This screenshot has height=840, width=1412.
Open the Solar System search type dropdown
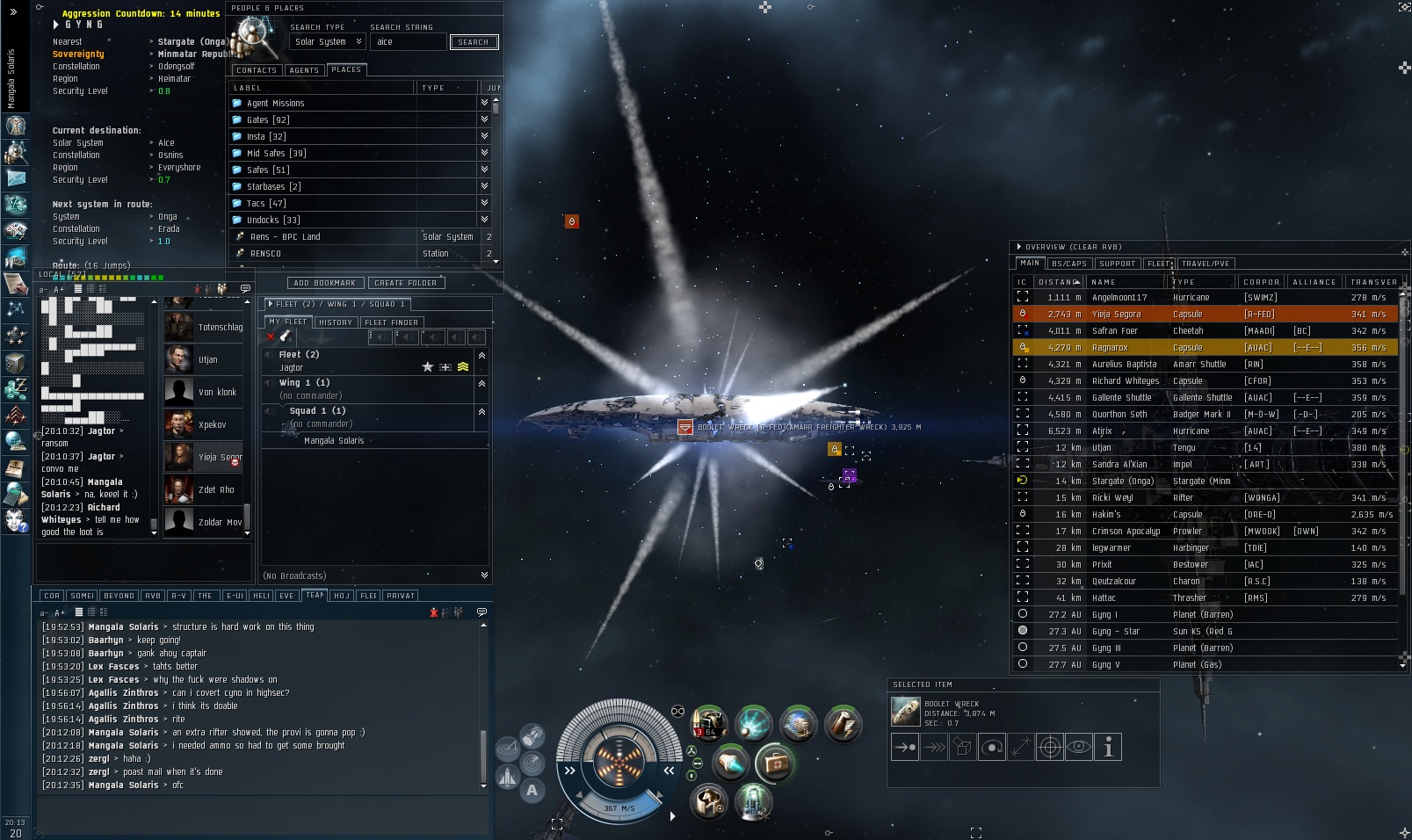tap(328, 42)
